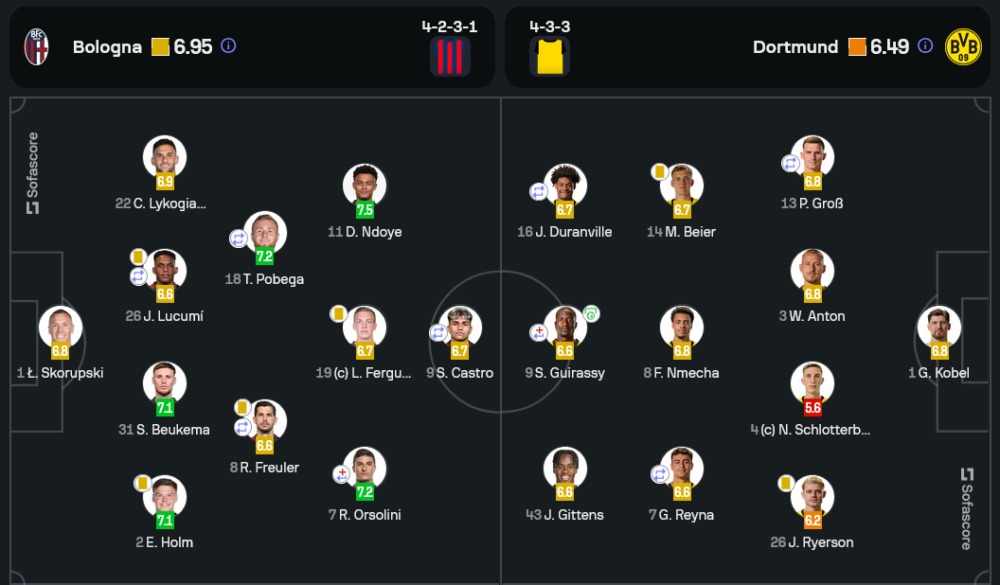Open the Dortmund team link

[795, 47]
